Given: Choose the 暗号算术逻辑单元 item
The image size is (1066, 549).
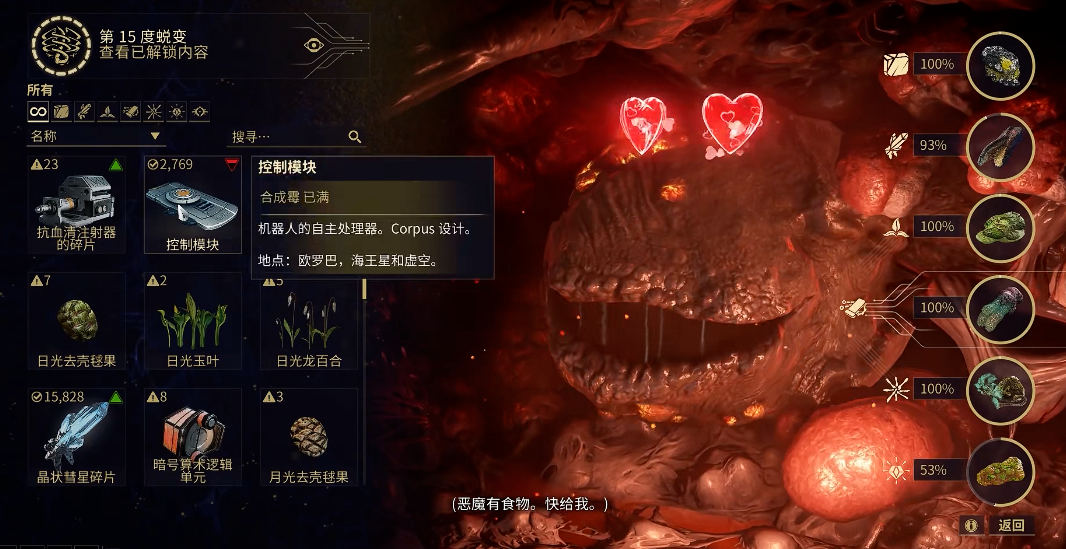Looking at the screenshot, I should 193,438.
